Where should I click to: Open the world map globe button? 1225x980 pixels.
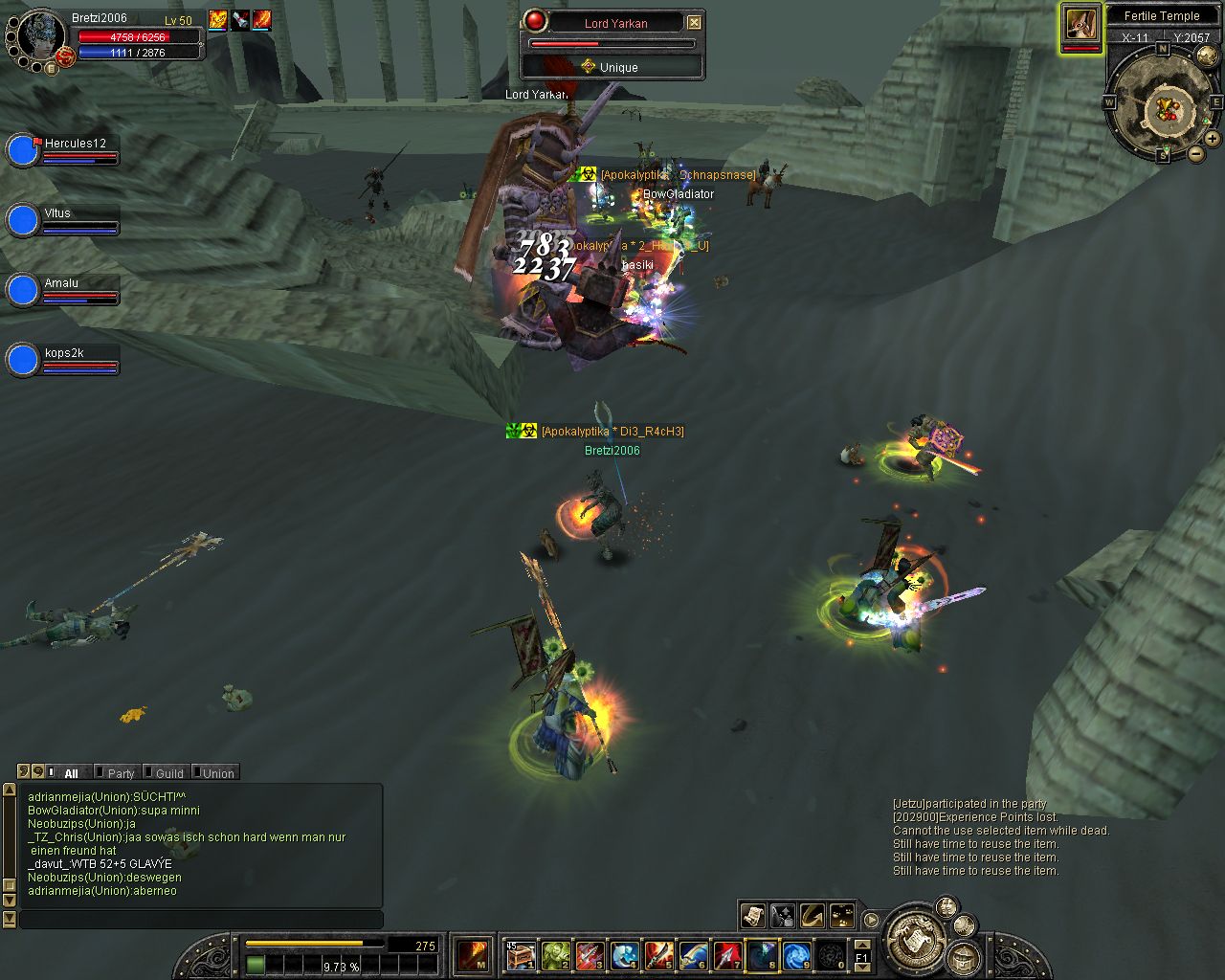pos(1207,55)
